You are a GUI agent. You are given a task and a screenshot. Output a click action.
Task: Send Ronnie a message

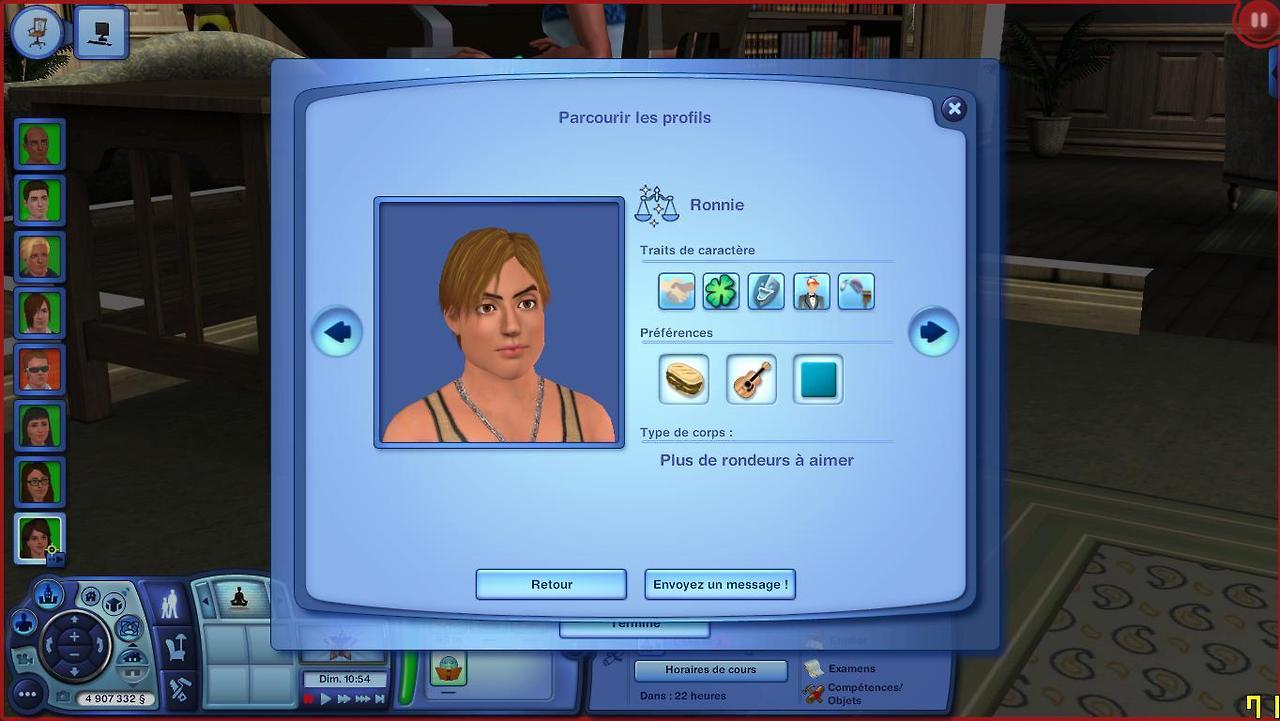click(x=720, y=585)
